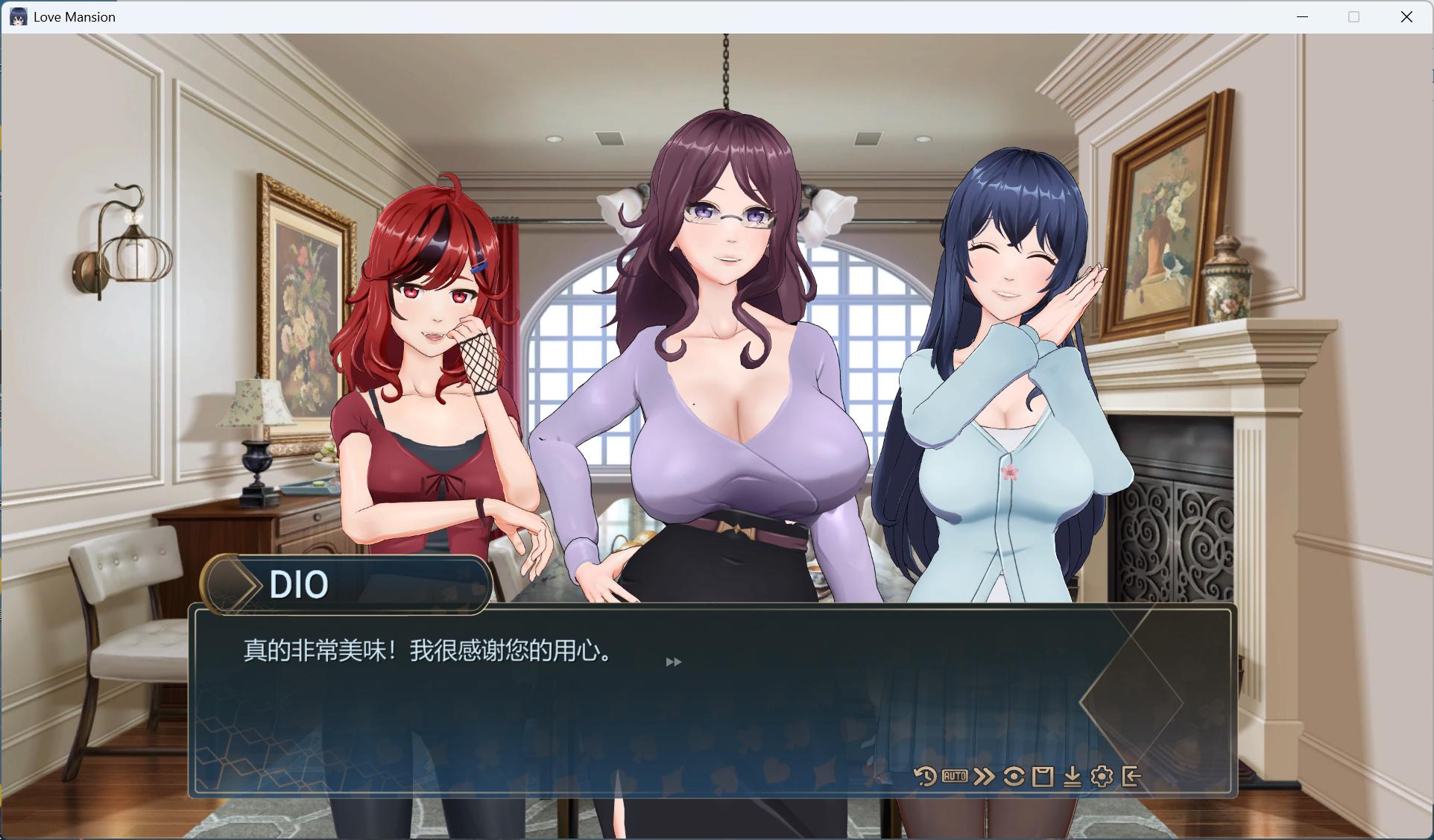Screen dimensions: 1434x840
Task: Open the Load game screen
Action: pos(1073,776)
